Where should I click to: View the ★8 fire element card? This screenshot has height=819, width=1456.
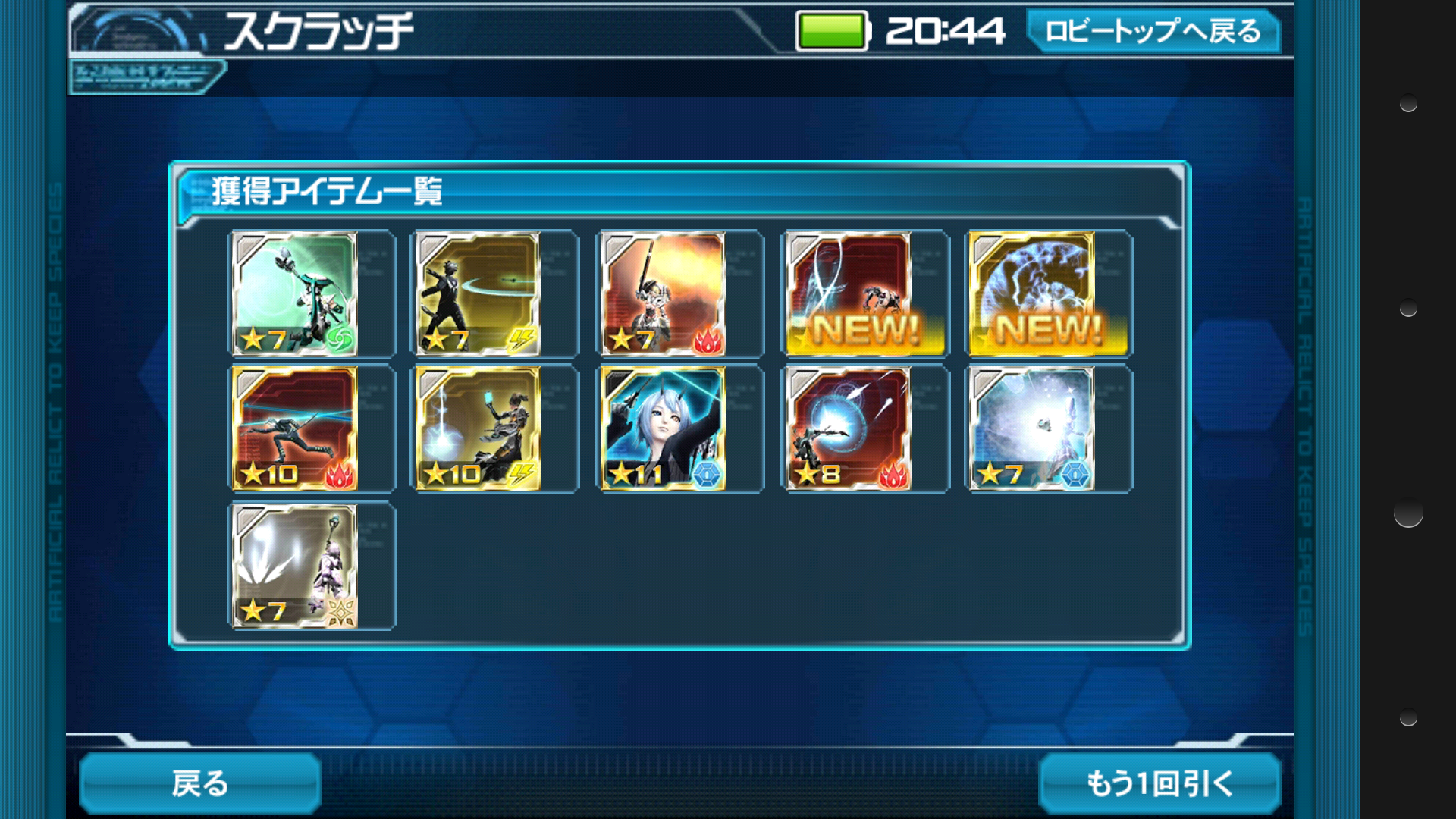tap(849, 429)
